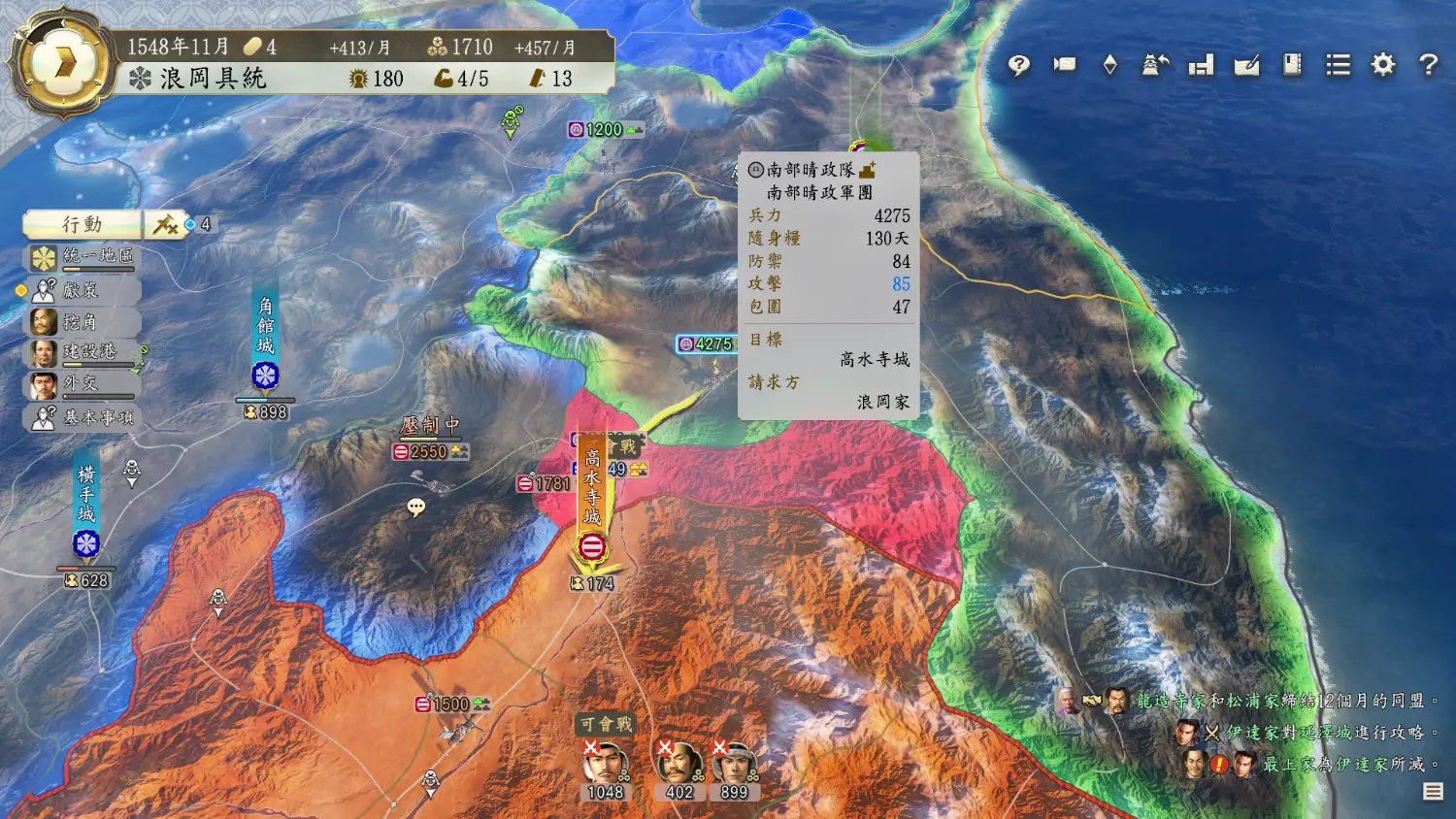
Task: Open help with the plain question mark
Action: (1428, 65)
